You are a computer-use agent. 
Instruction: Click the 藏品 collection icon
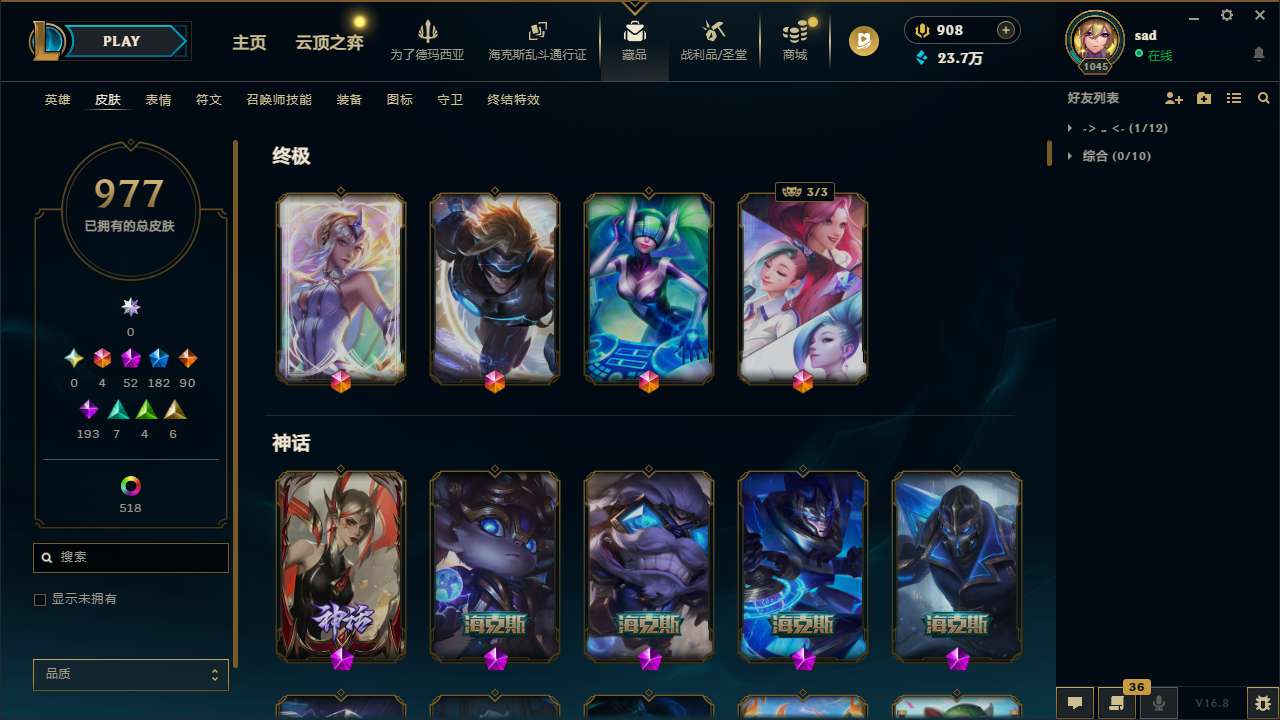(x=634, y=40)
